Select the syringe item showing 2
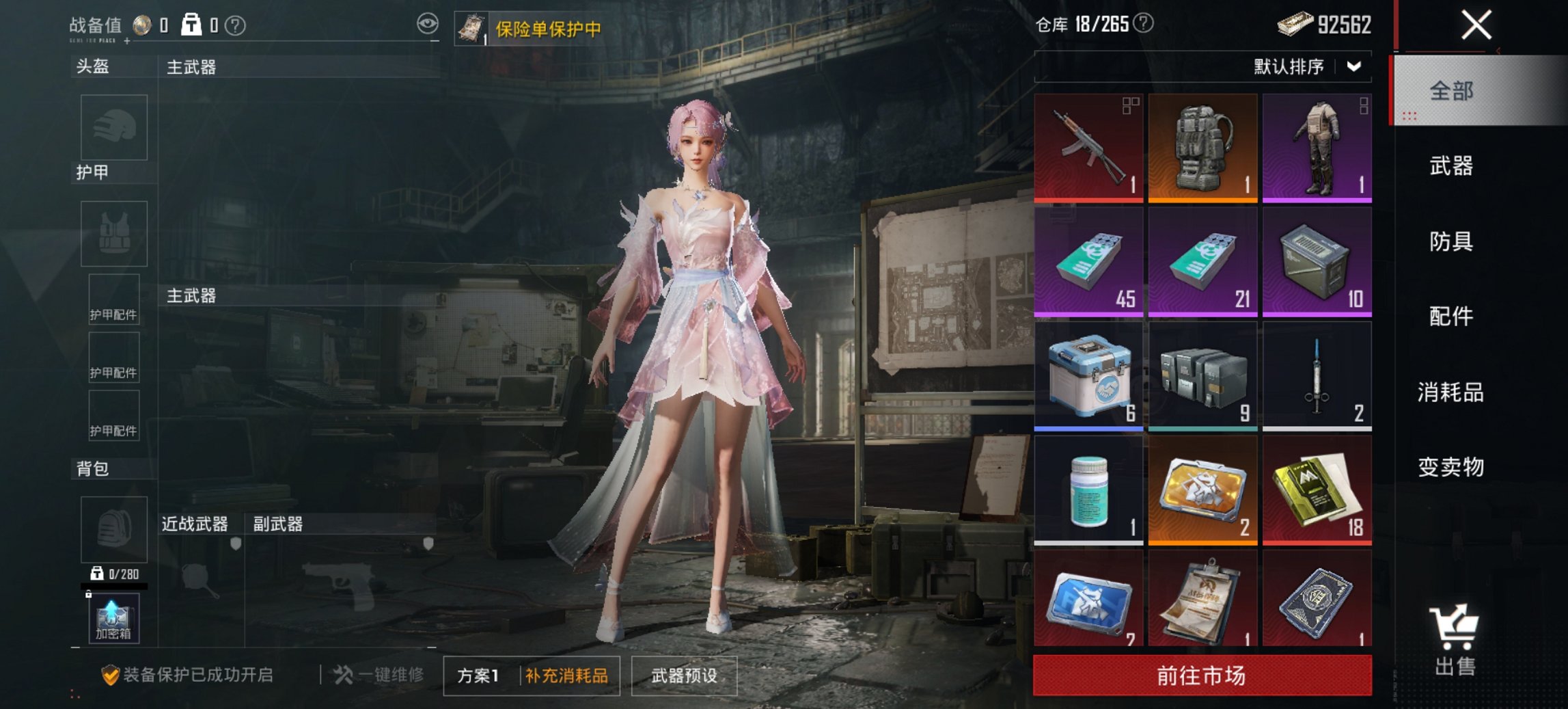 tap(1317, 377)
